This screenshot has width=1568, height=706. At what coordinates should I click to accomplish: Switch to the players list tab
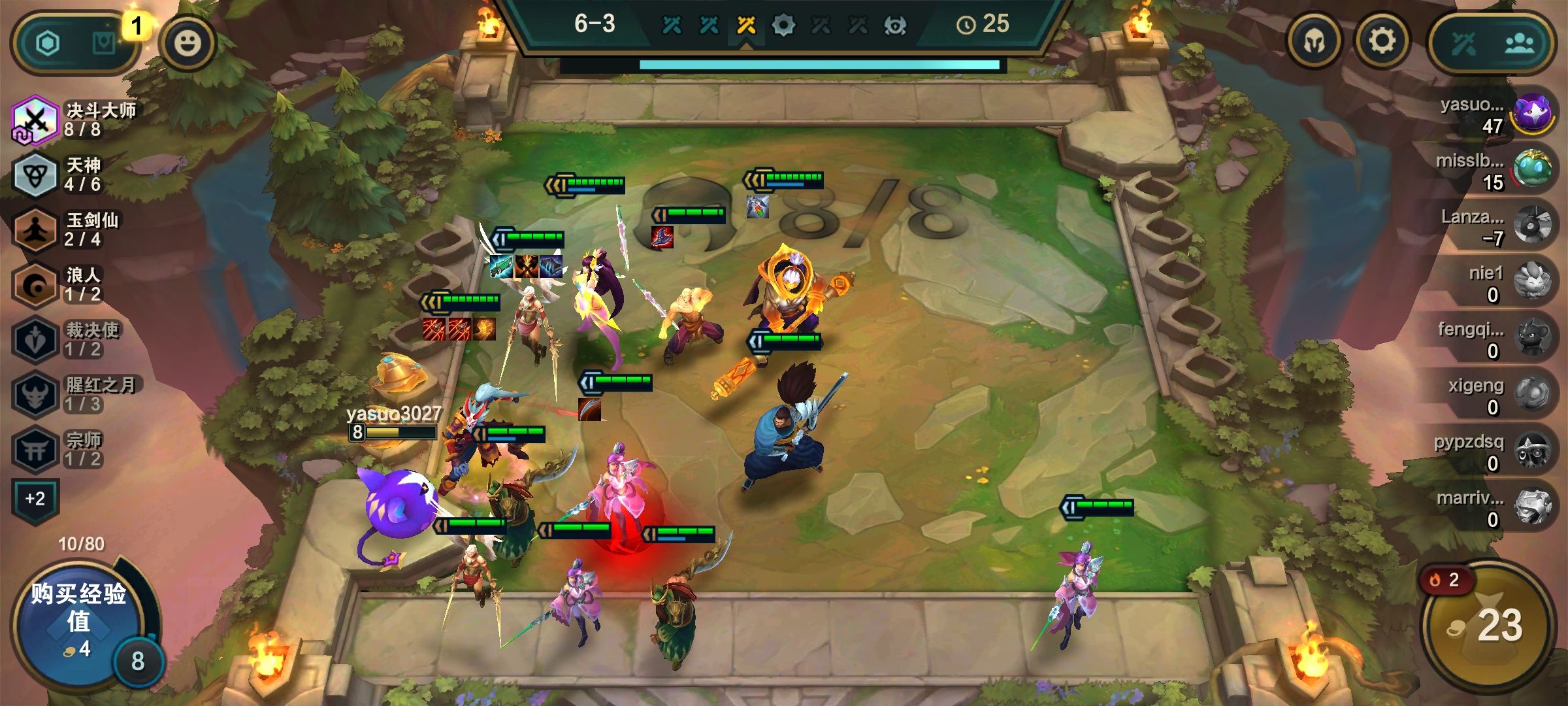[1520, 44]
